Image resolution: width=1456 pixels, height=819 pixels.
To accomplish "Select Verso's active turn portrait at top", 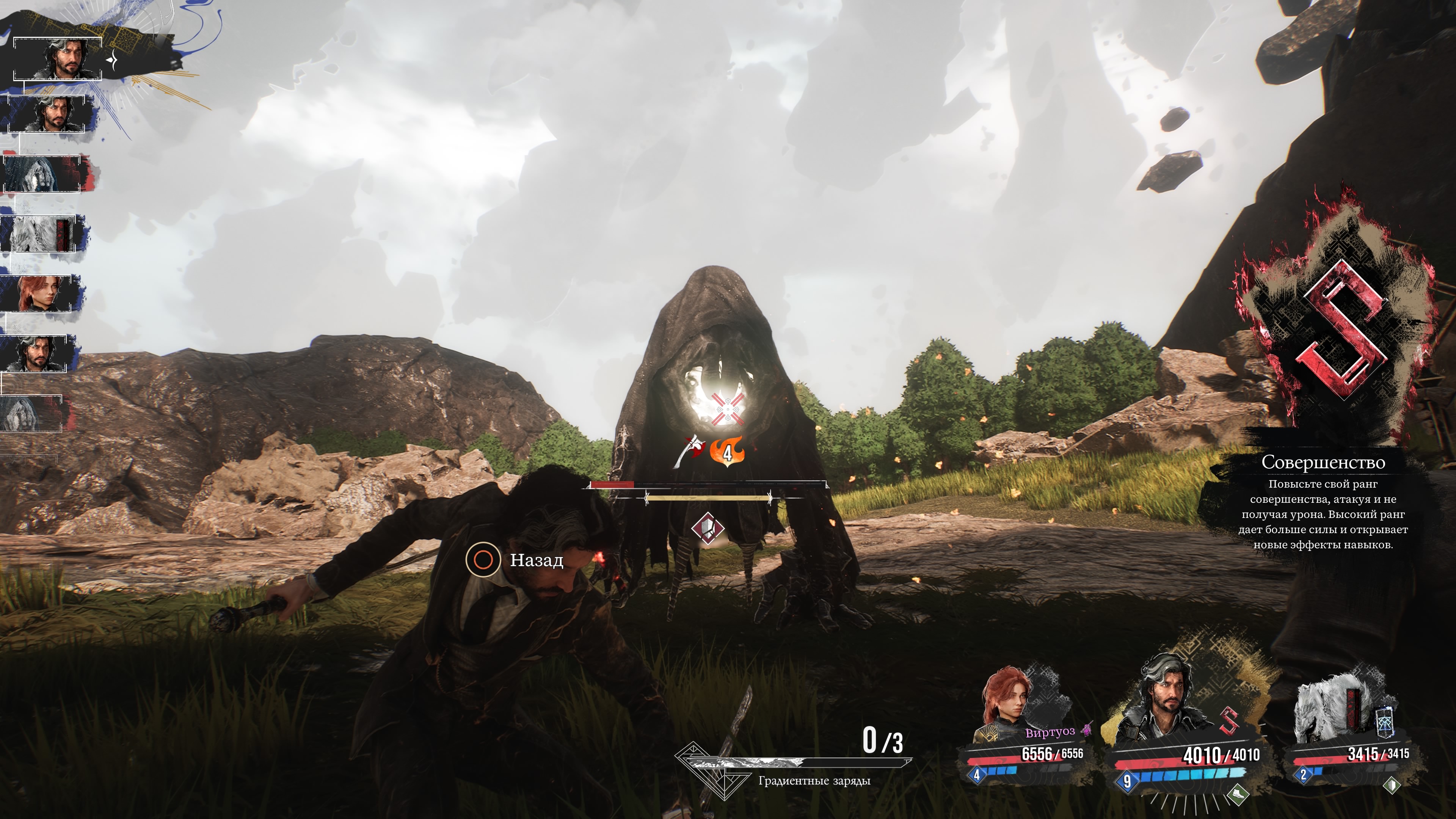I will tap(58, 59).
